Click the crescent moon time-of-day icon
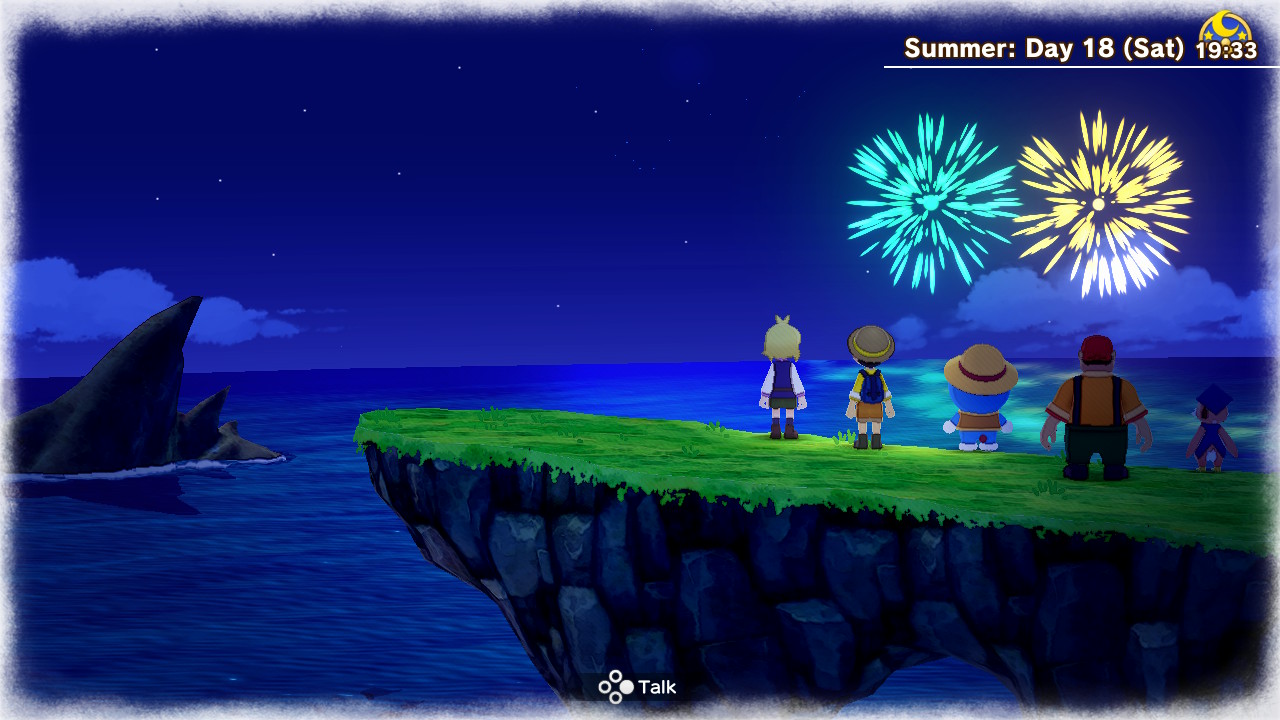 (x=1225, y=25)
